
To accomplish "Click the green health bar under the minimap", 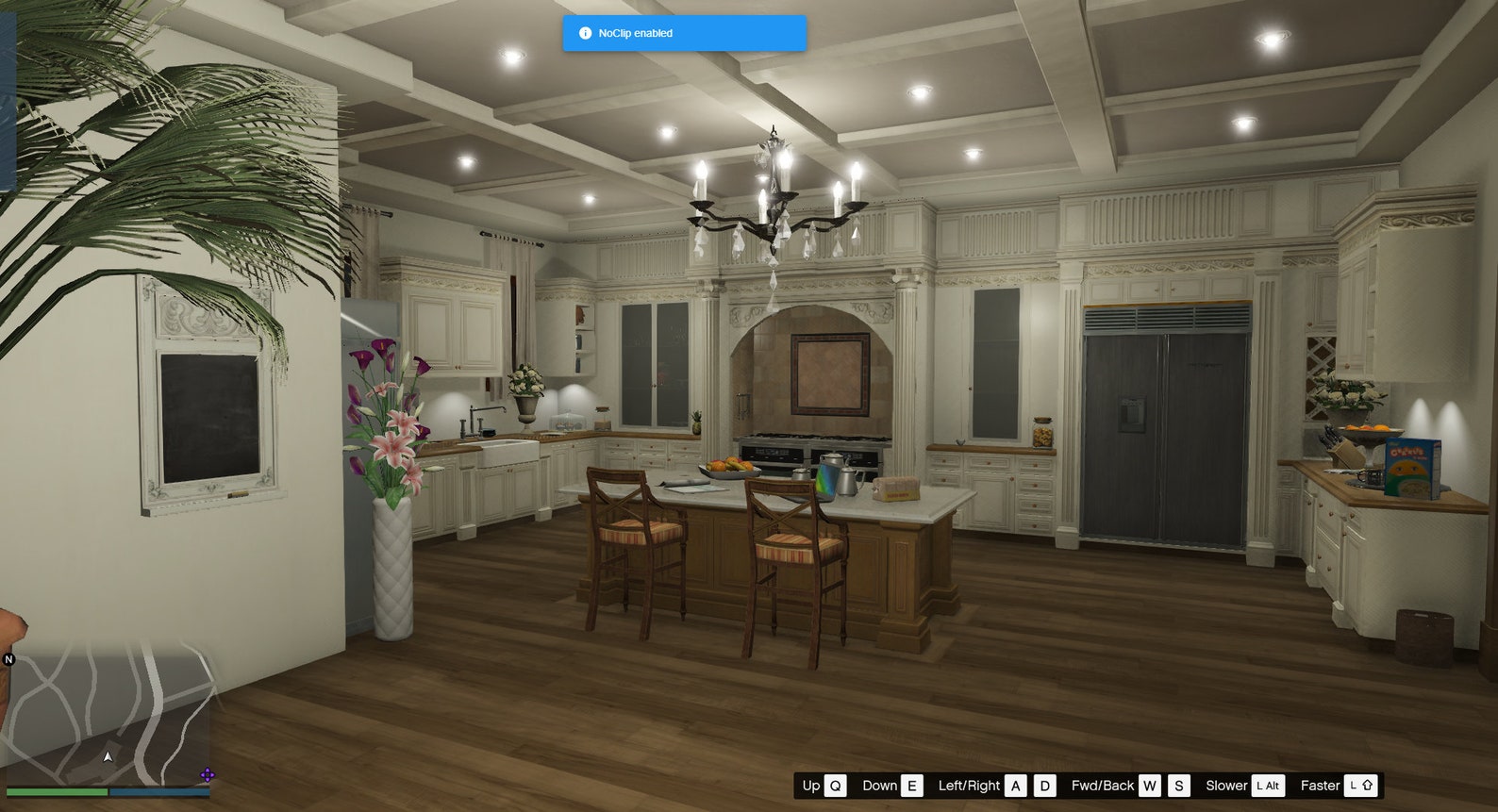I will (57, 790).
